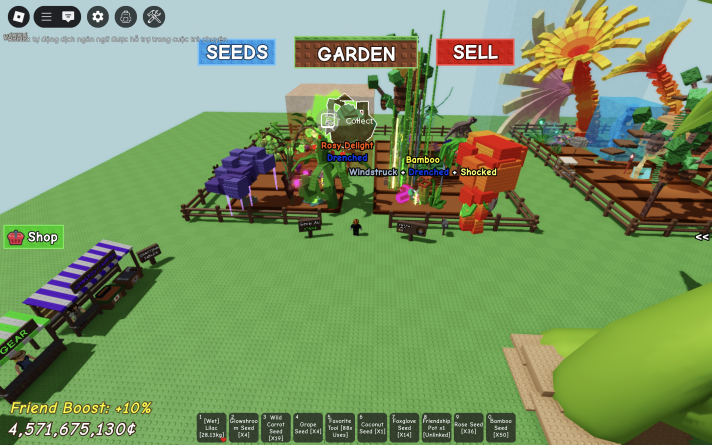
Task: Open the hamburger list menu icon
Action: click(46, 17)
